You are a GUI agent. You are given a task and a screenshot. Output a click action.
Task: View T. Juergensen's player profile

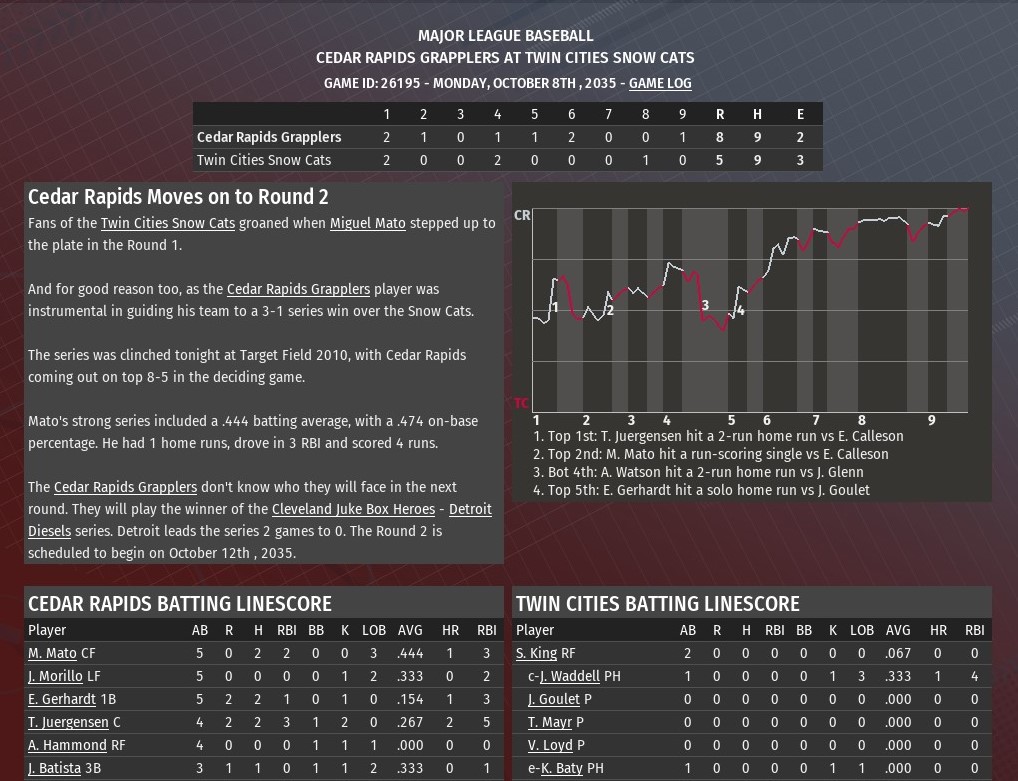coord(68,722)
